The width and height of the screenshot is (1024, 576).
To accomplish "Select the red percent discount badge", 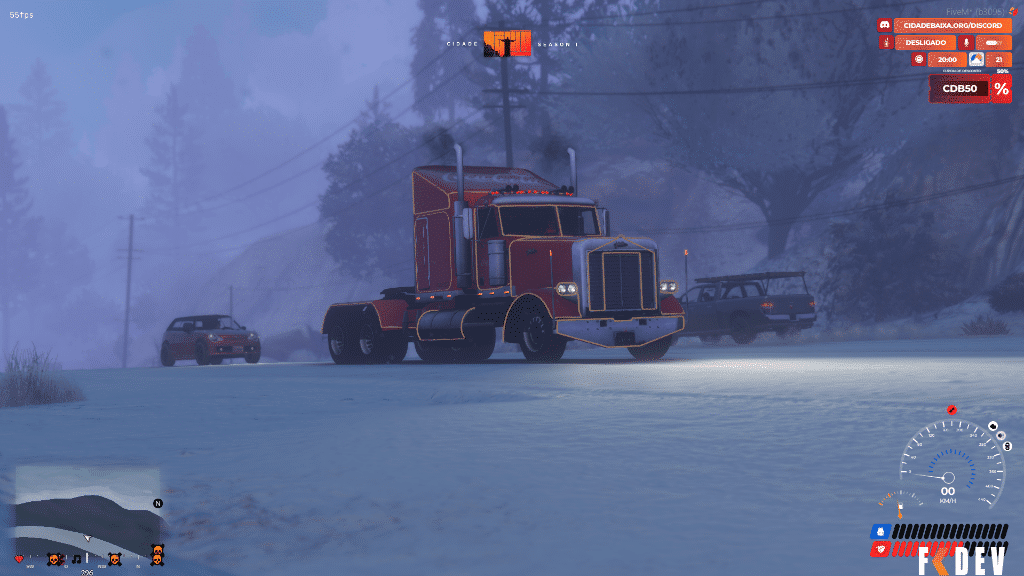I will (1001, 89).
